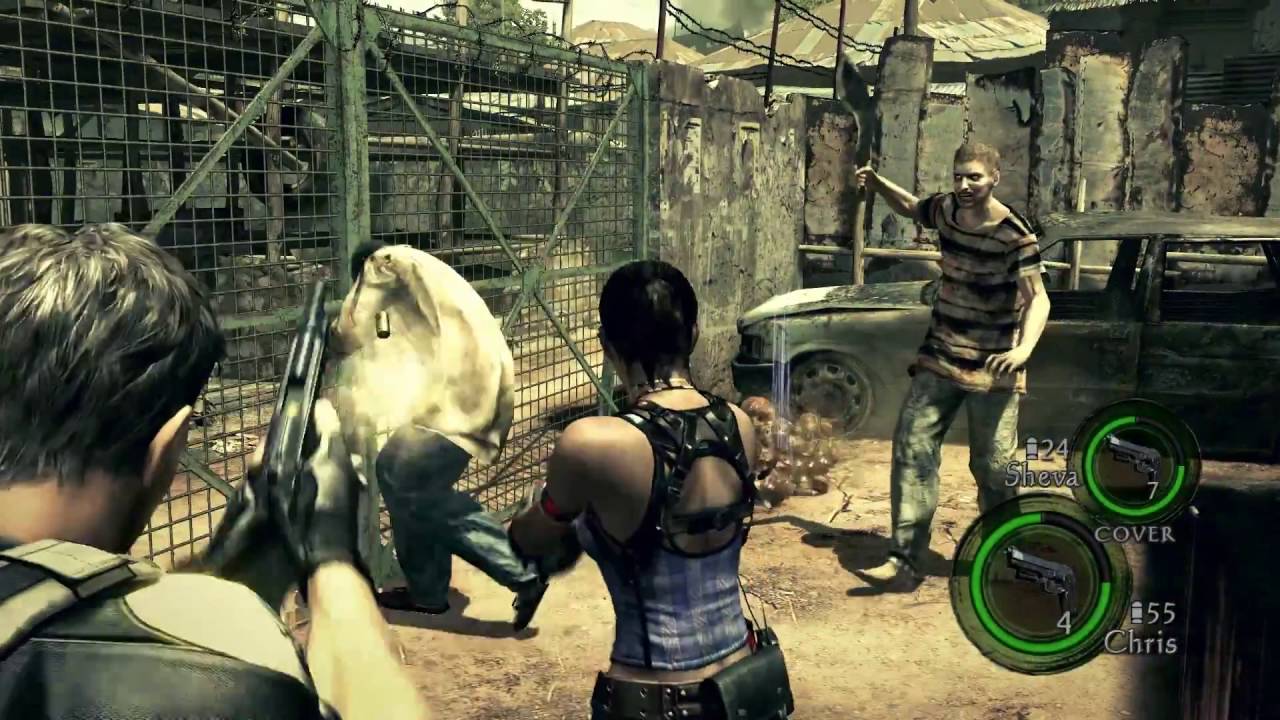Toggle the COVER status indicator
1280x720 pixels.
click(1135, 534)
